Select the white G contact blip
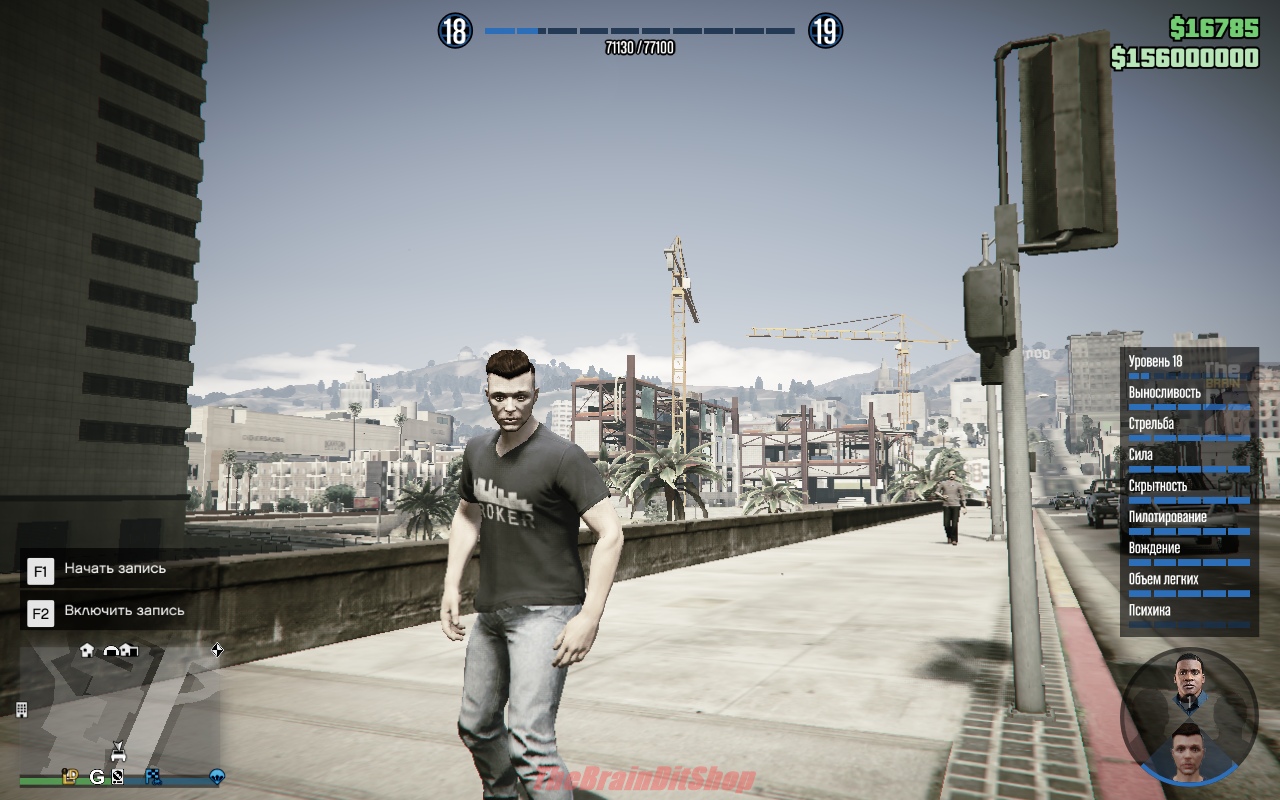The width and height of the screenshot is (1280, 800). (x=97, y=776)
